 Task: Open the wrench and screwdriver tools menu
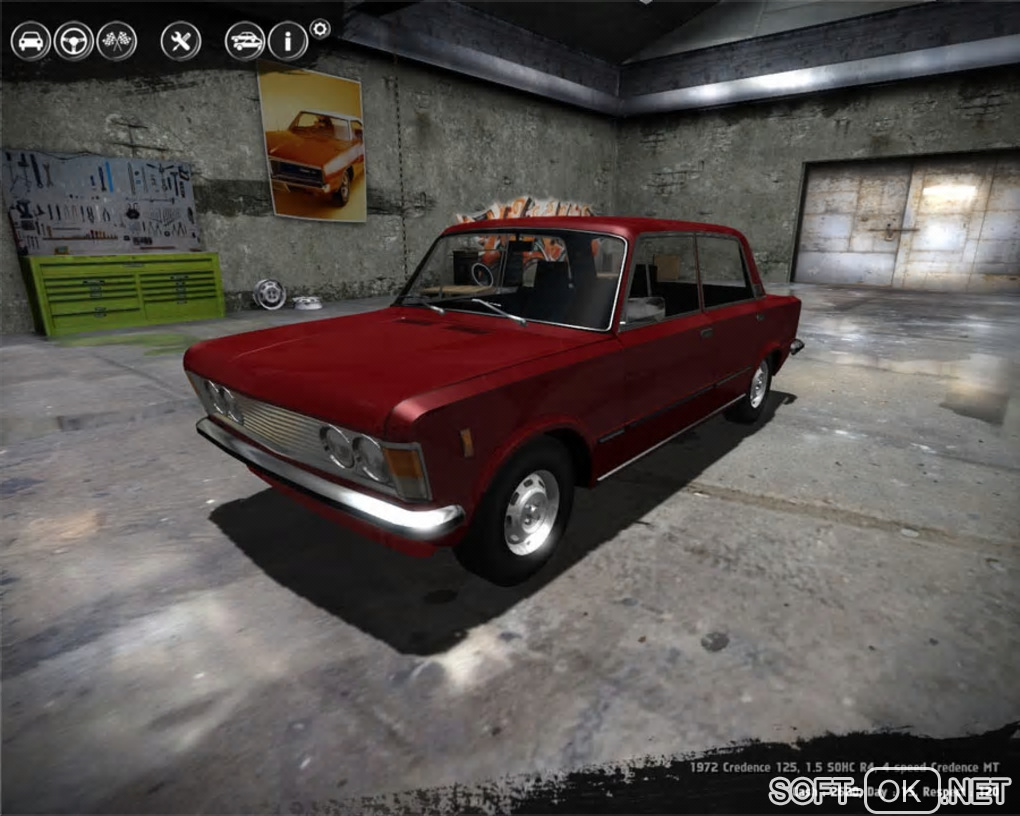point(181,41)
